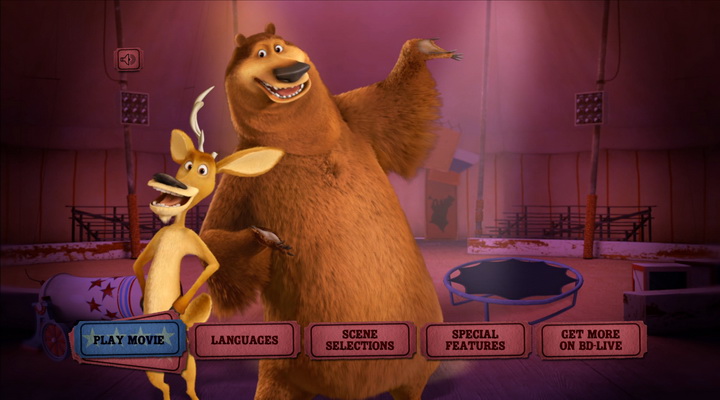The image size is (720, 400).
Task: Select Get More on BD-Live
Action: (x=590, y=340)
